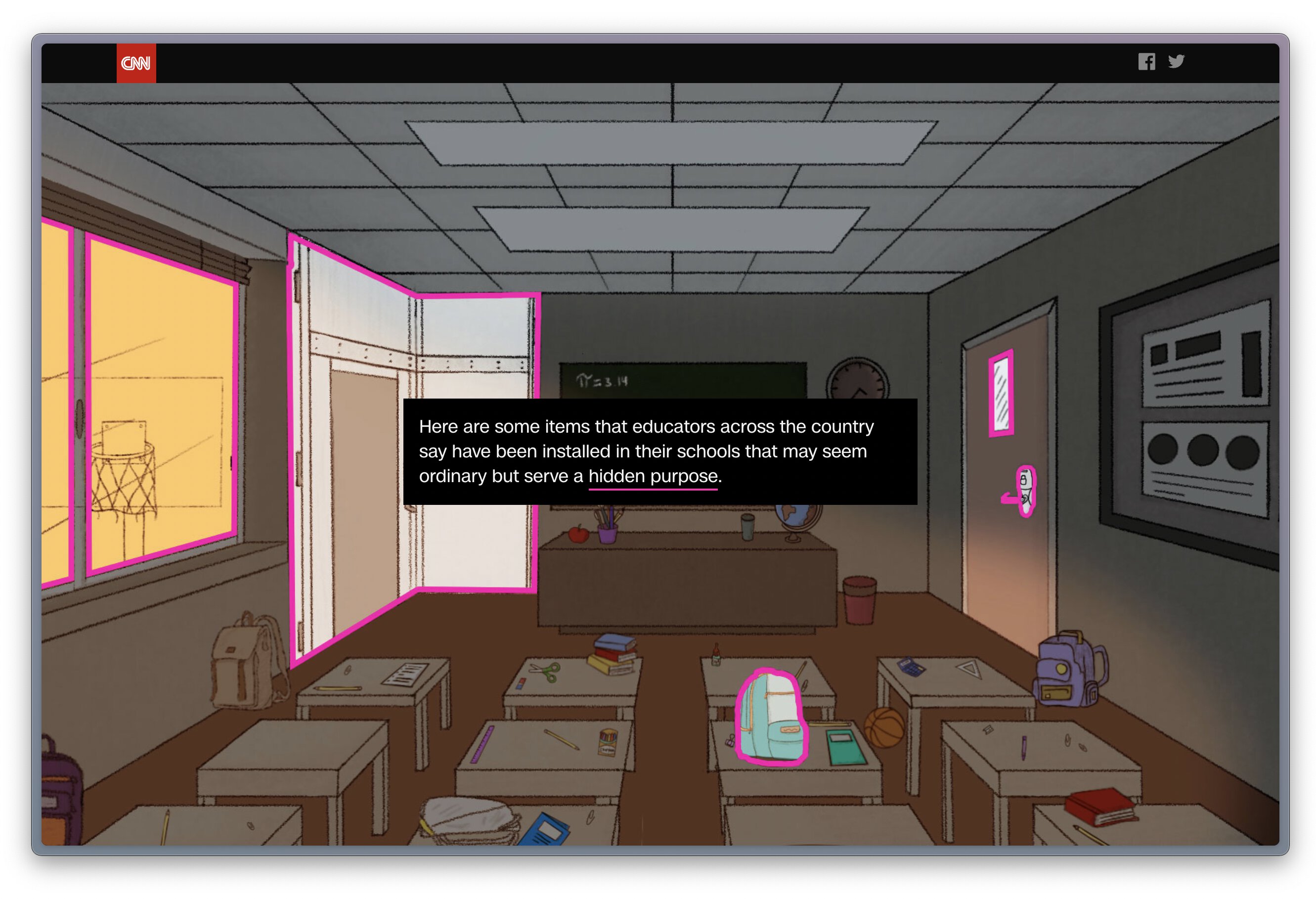Image resolution: width=1316 pixels, height=899 pixels.
Task: Open the CNN logo home link
Action: coord(136,63)
